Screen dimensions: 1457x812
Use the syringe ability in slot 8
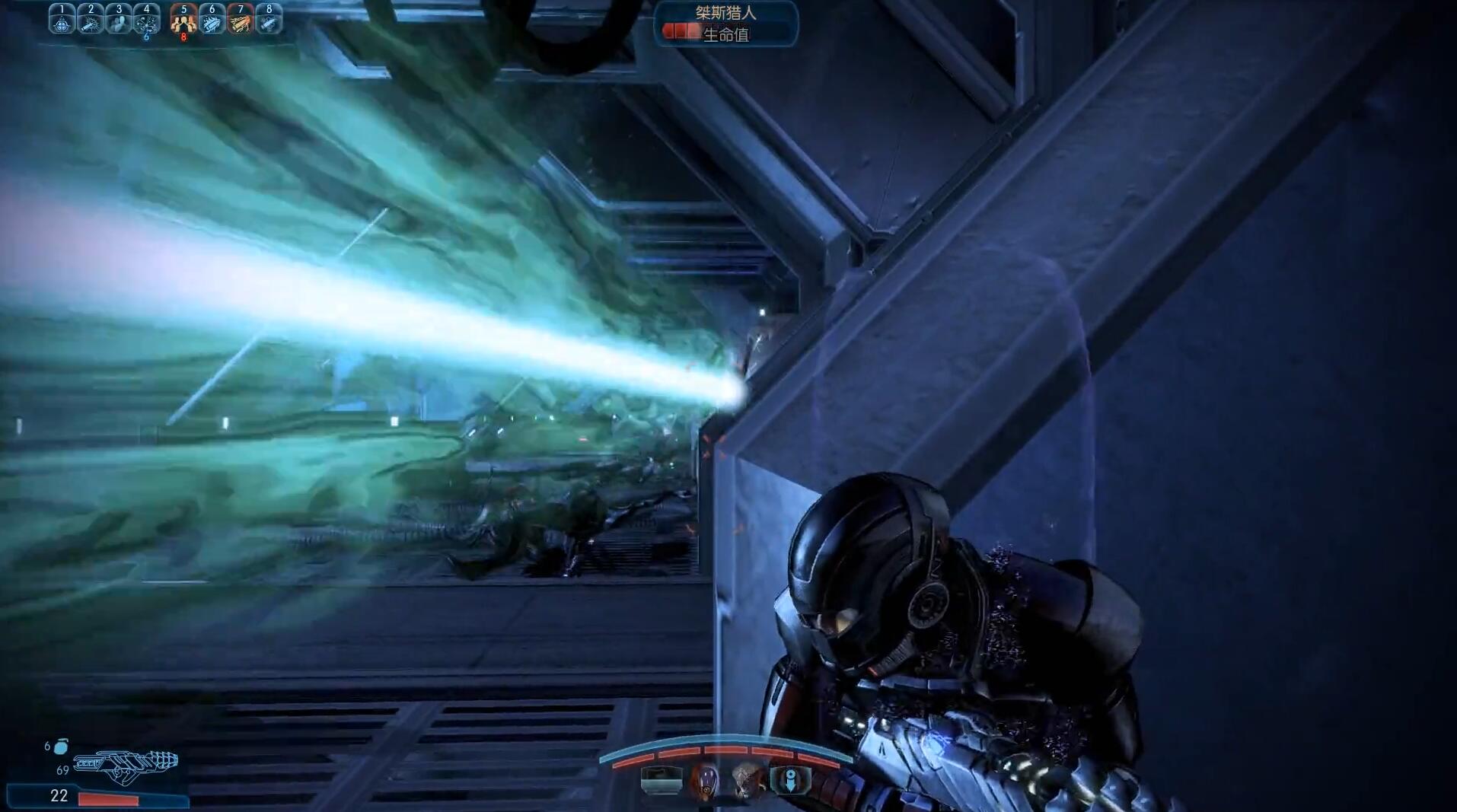(268, 21)
